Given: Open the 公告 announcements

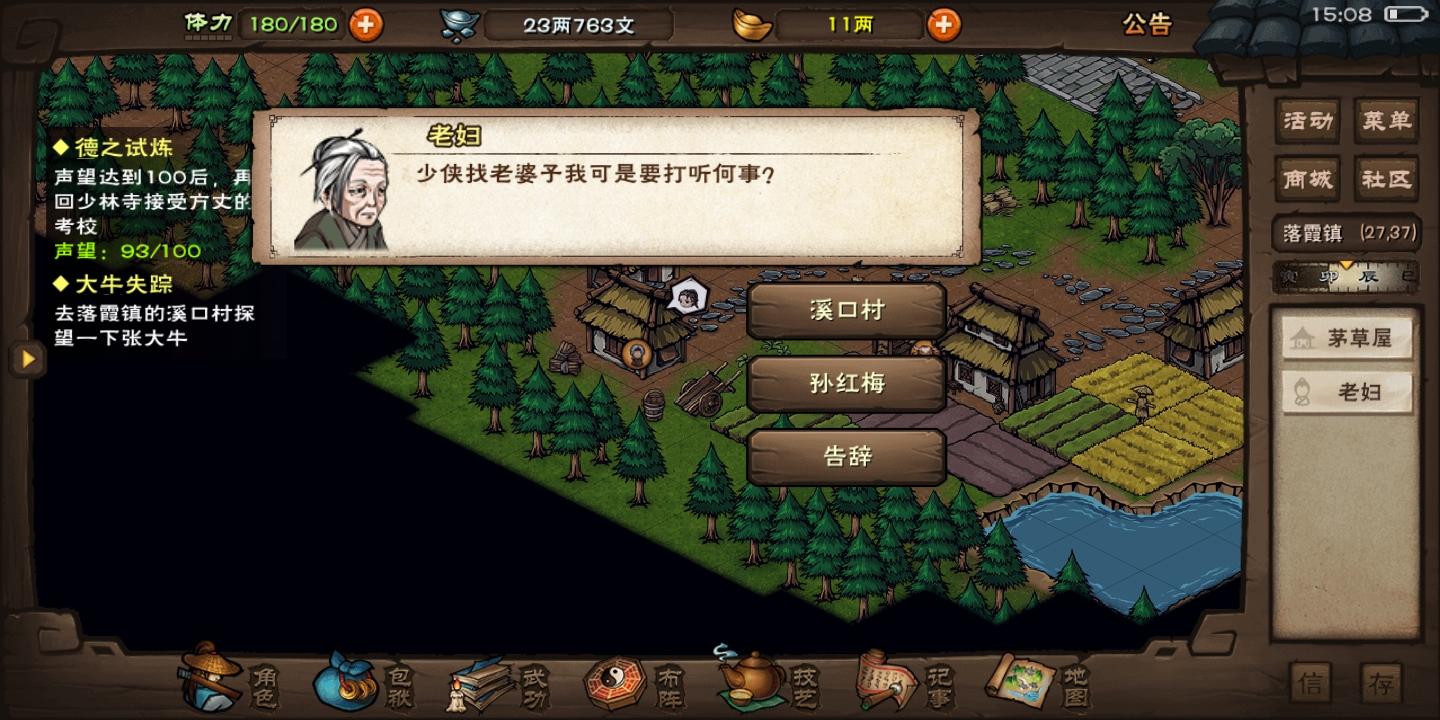Looking at the screenshot, I should [x=1146, y=26].
